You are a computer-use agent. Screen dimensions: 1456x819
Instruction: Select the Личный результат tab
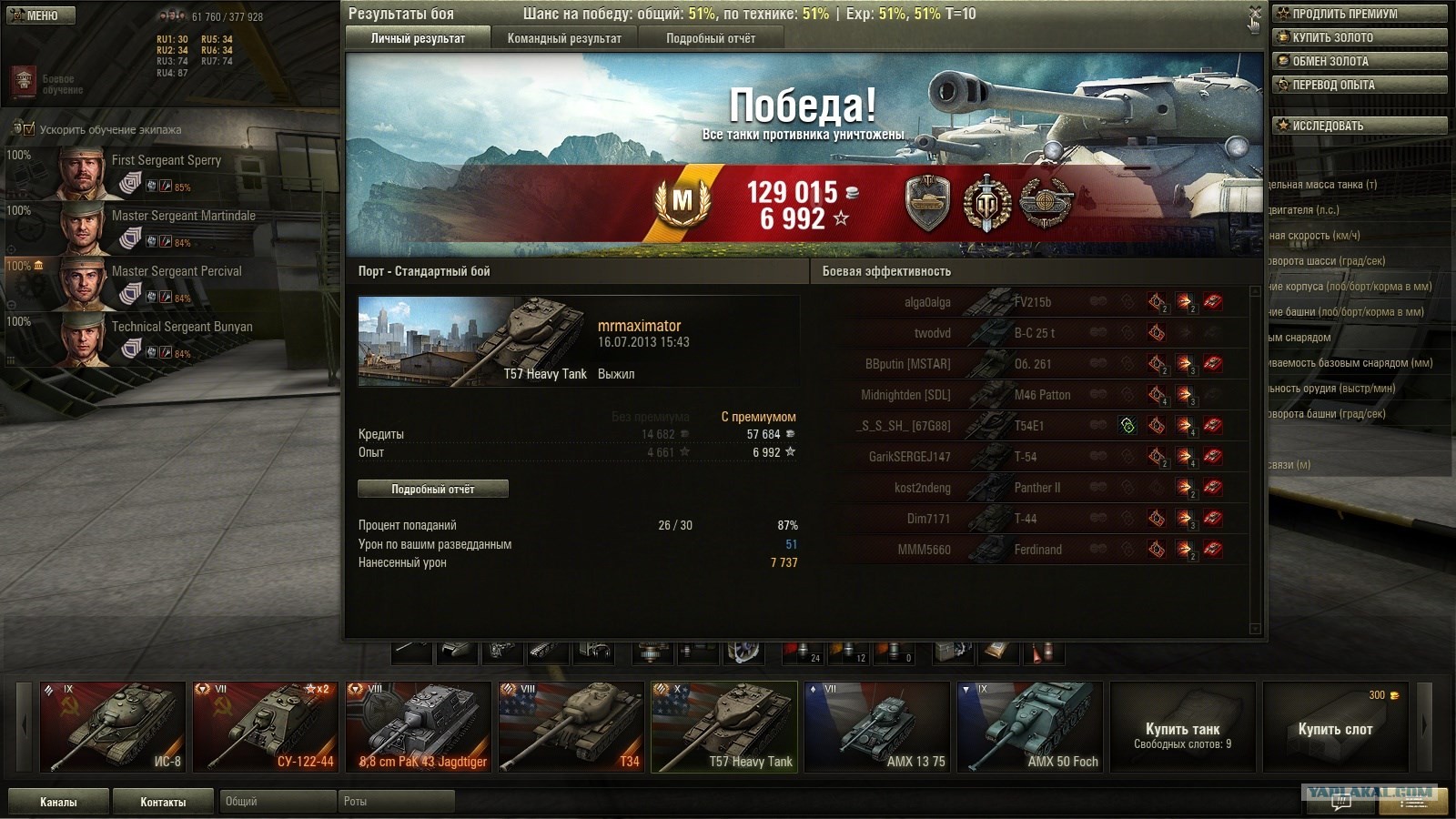[x=418, y=38]
